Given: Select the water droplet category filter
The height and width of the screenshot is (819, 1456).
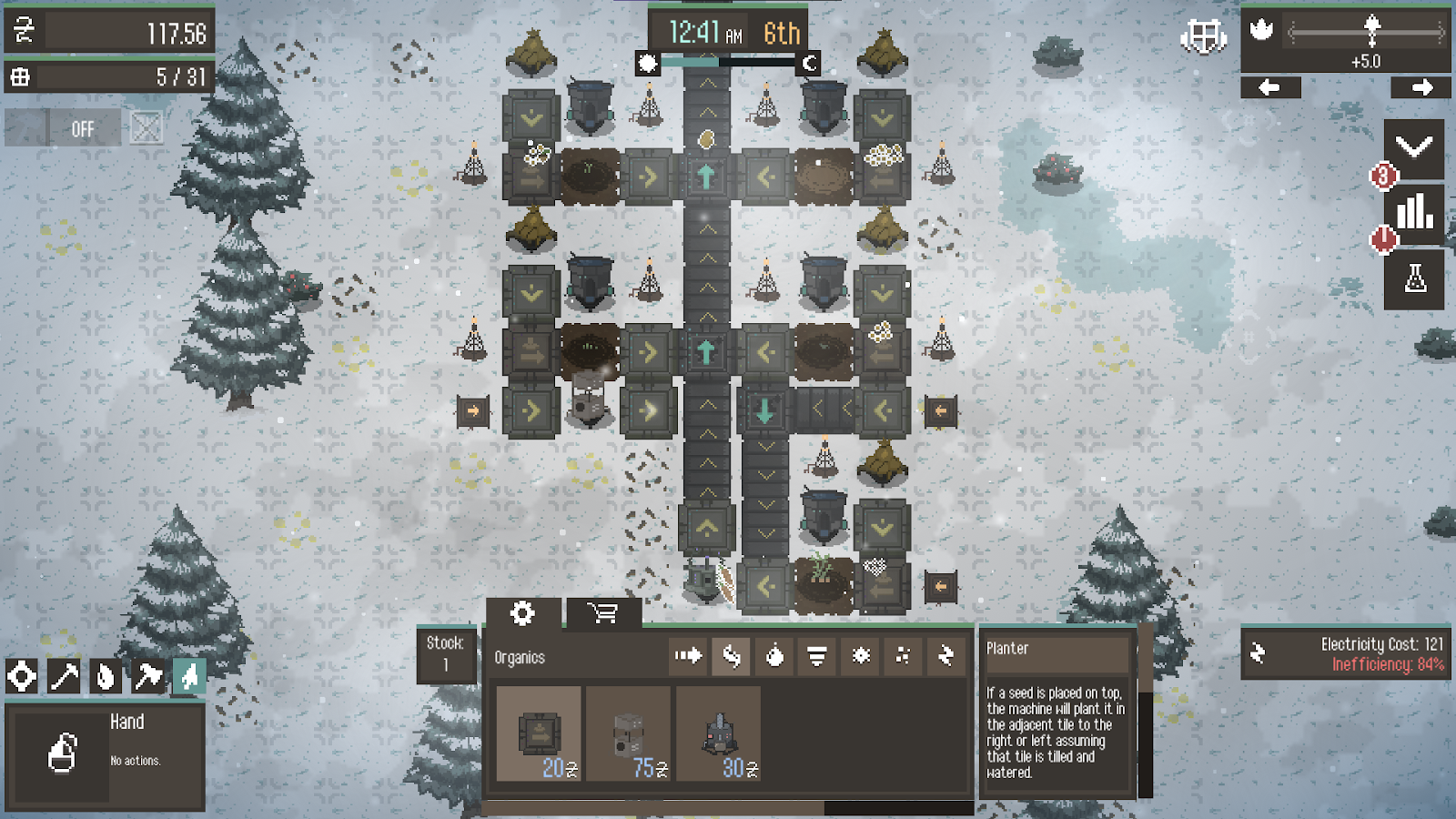Looking at the screenshot, I should [774, 655].
